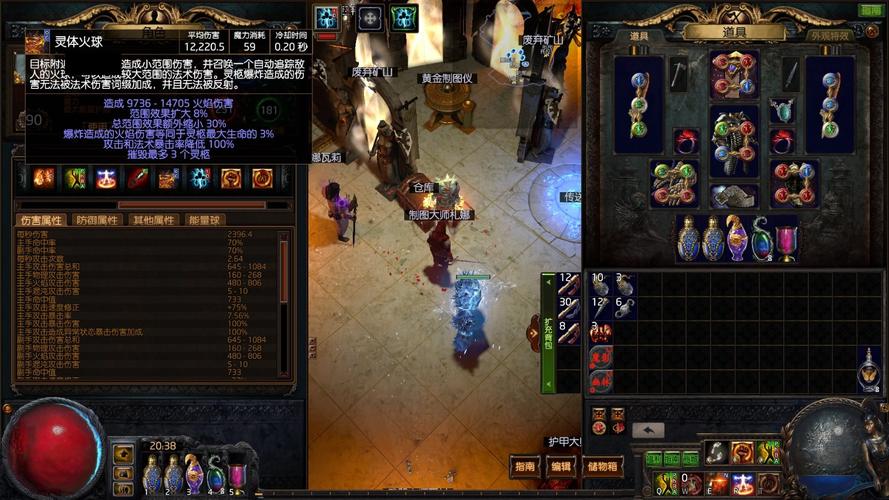Open the 储物箱 stash button
This screenshot has width=889, height=500.
click(x=603, y=466)
